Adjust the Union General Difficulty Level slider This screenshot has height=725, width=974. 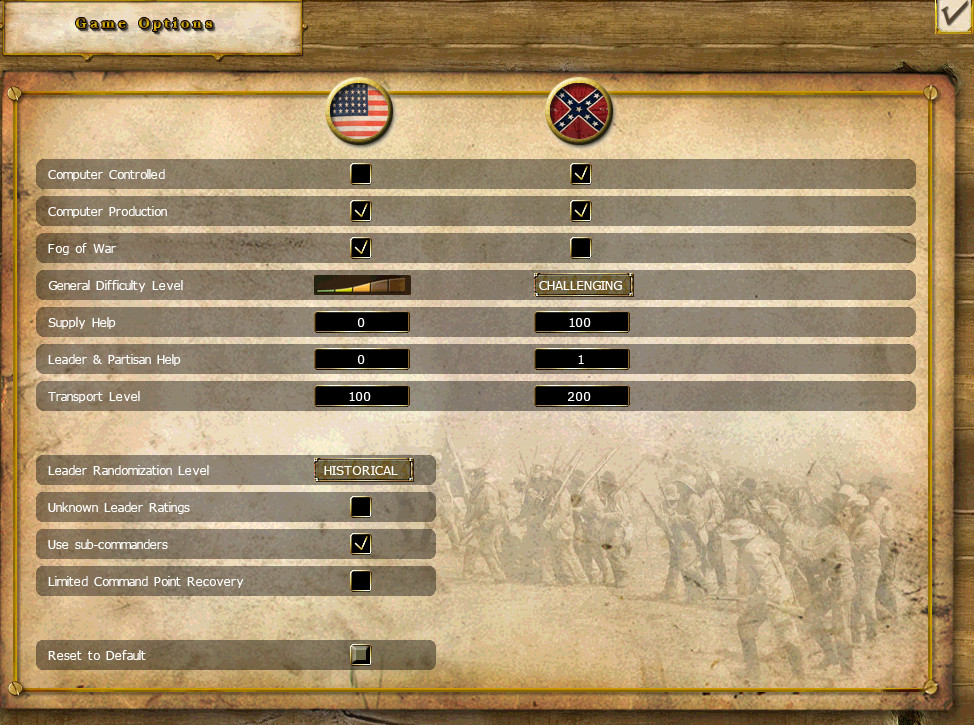(x=362, y=285)
